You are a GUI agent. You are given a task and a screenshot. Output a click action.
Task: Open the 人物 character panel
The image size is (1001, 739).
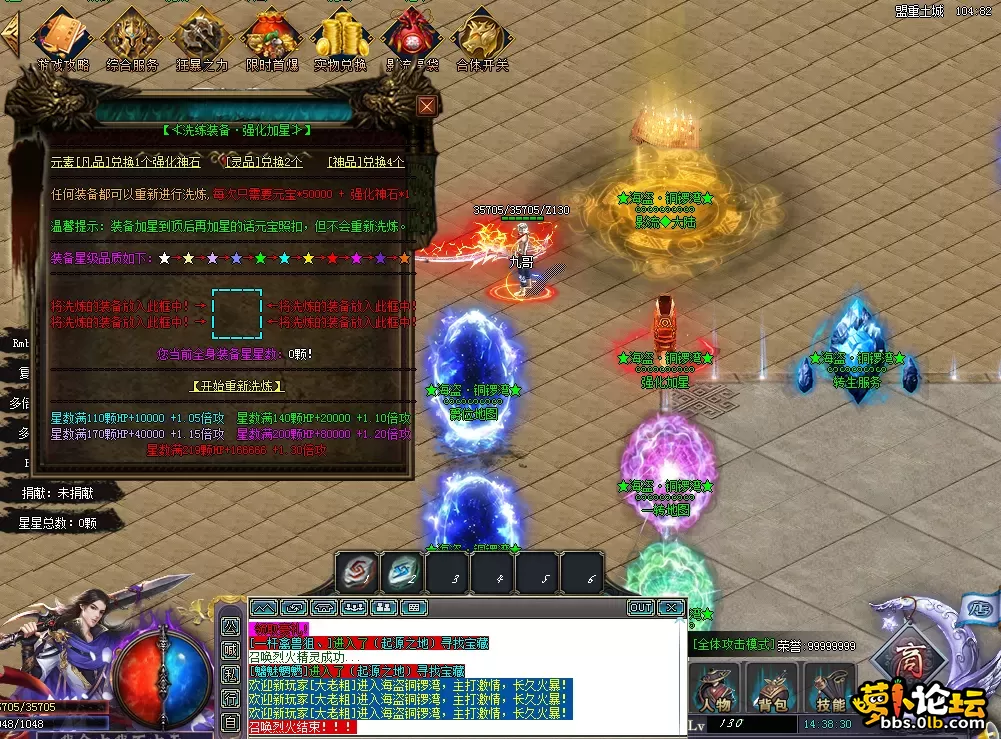[714, 690]
